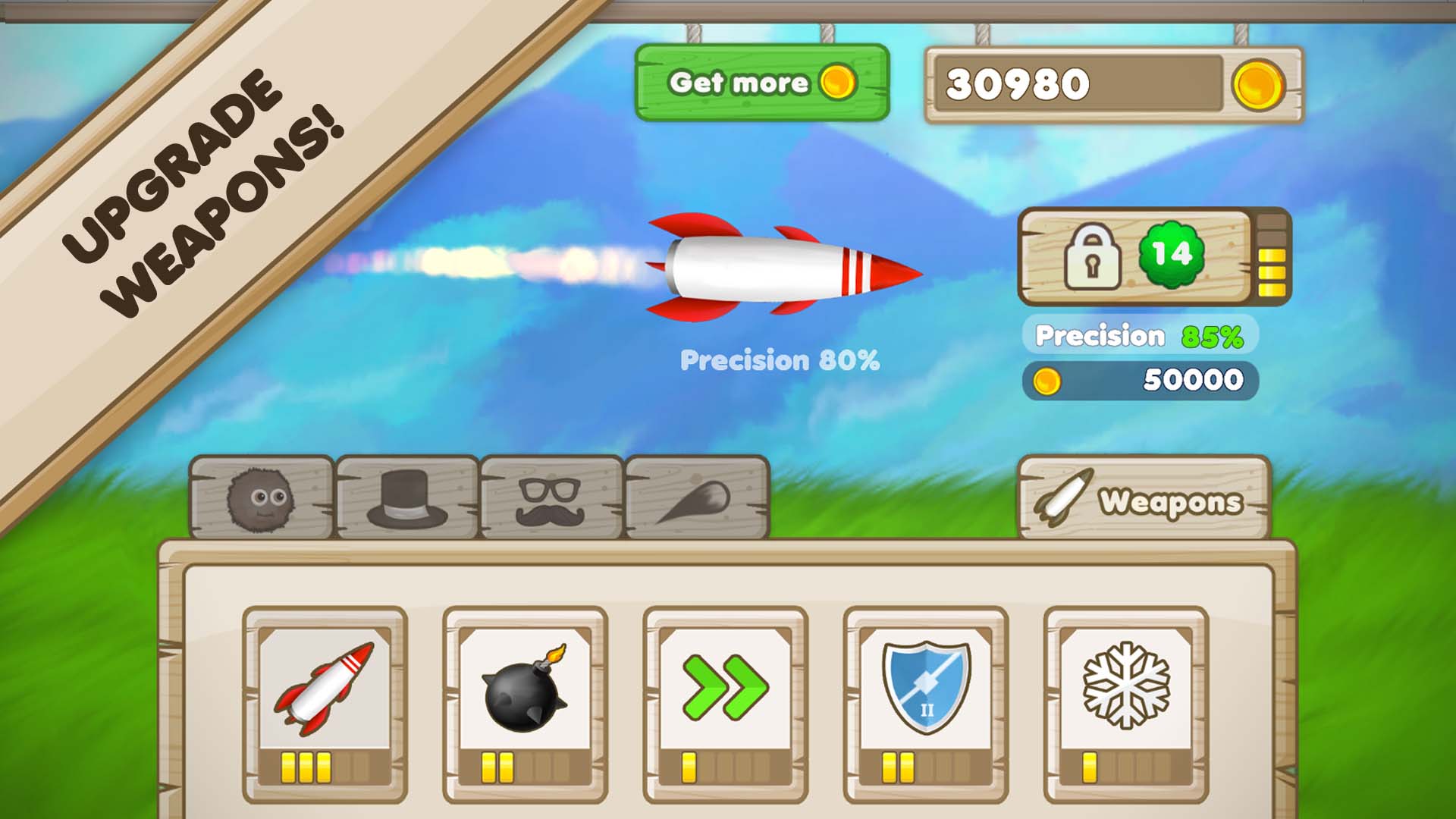Select the glasses and mustache tab
The height and width of the screenshot is (819, 1456).
pos(551,498)
